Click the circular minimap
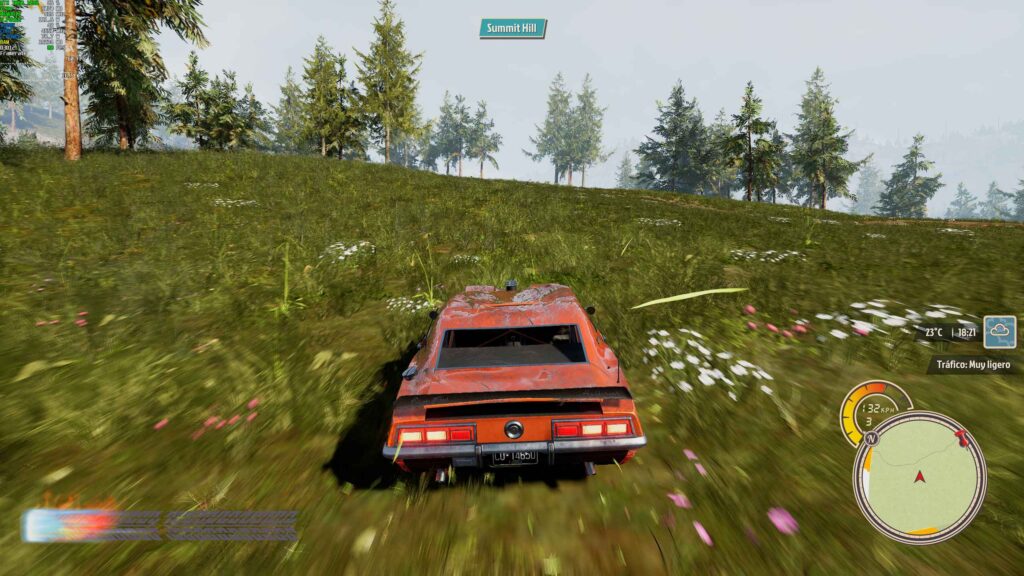Viewport: 1024px width, 576px height. 919,478
